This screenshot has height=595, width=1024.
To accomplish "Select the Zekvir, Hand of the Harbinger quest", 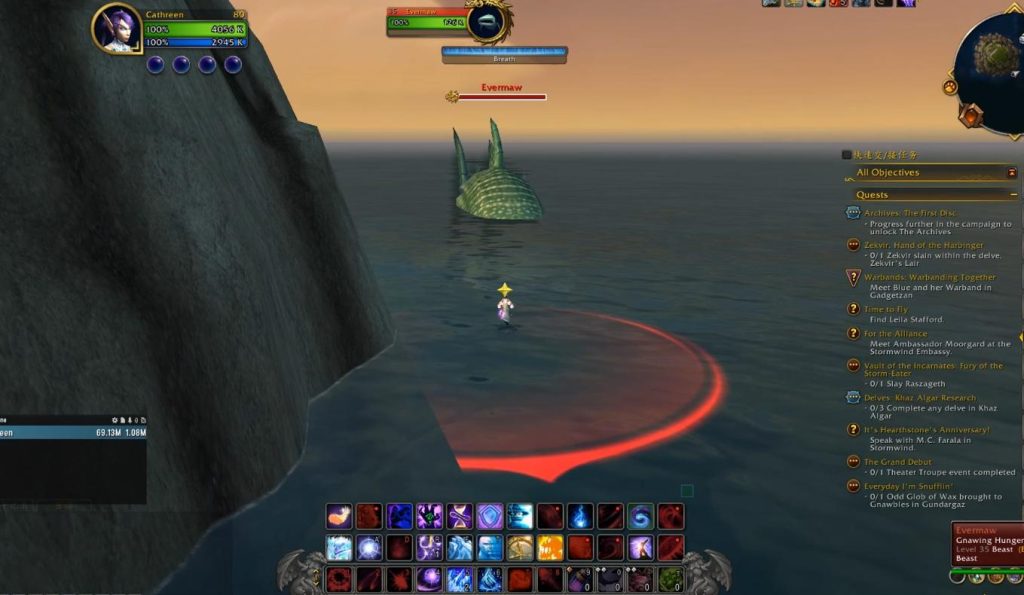I will tap(923, 245).
